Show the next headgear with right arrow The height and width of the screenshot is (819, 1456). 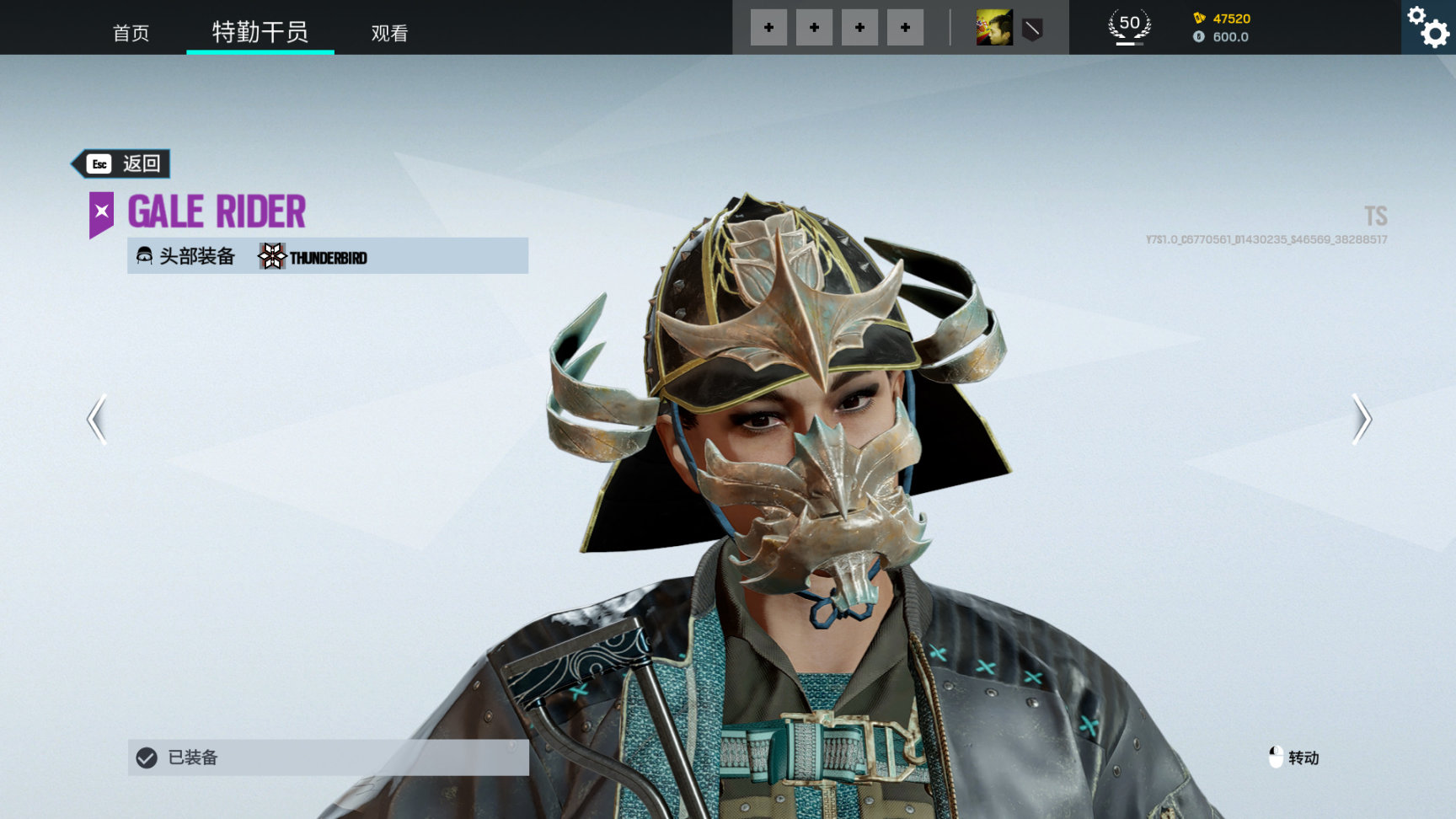click(1361, 419)
